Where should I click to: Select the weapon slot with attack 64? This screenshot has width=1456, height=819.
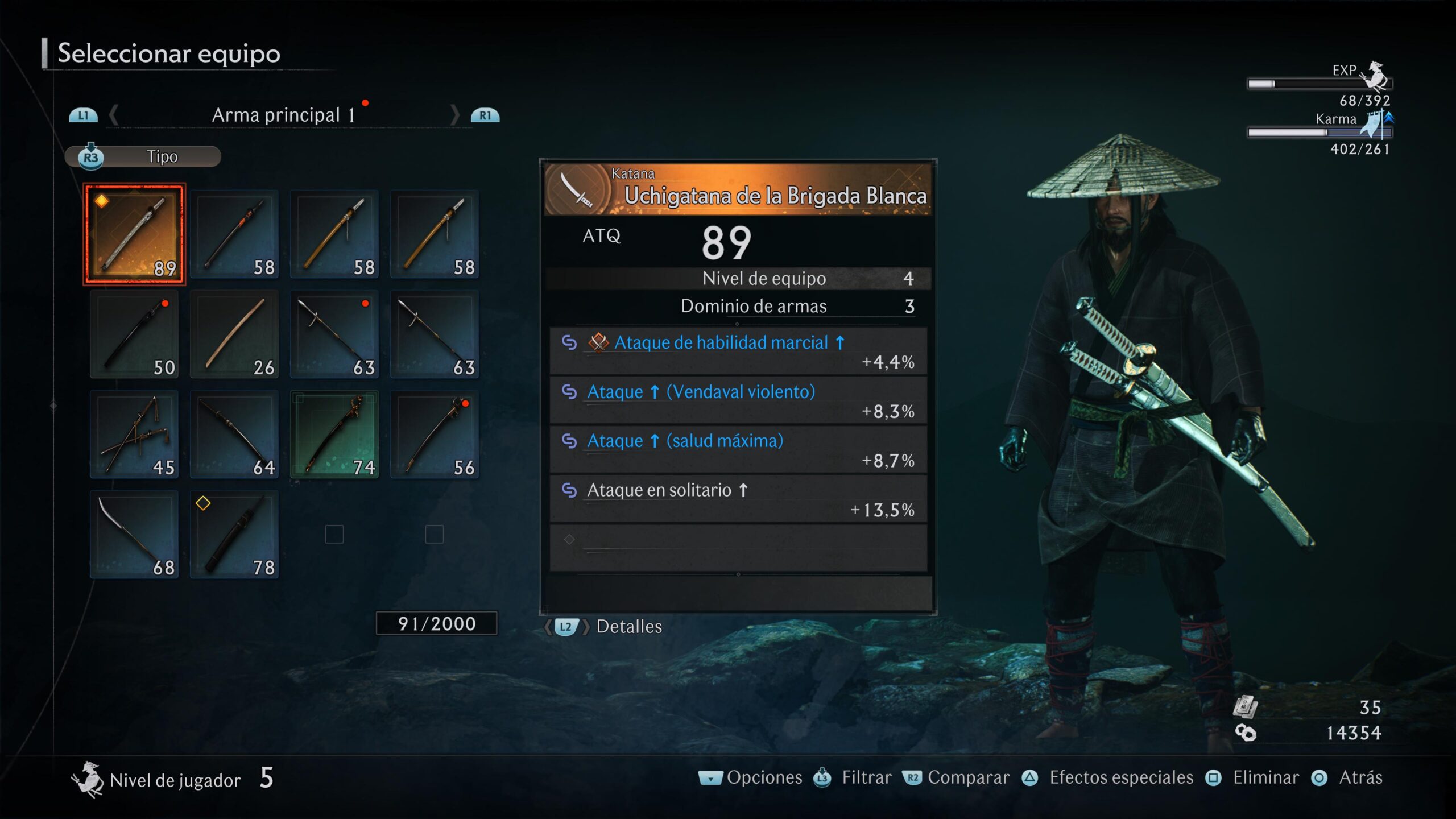[x=234, y=434]
